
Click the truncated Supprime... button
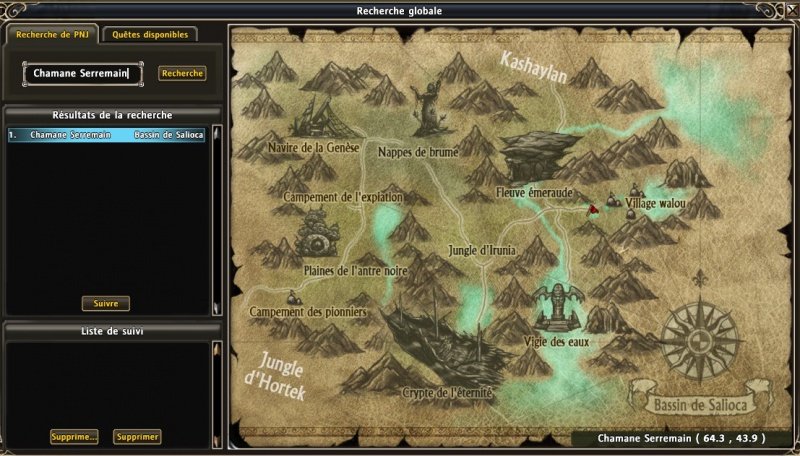pos(75,437)
